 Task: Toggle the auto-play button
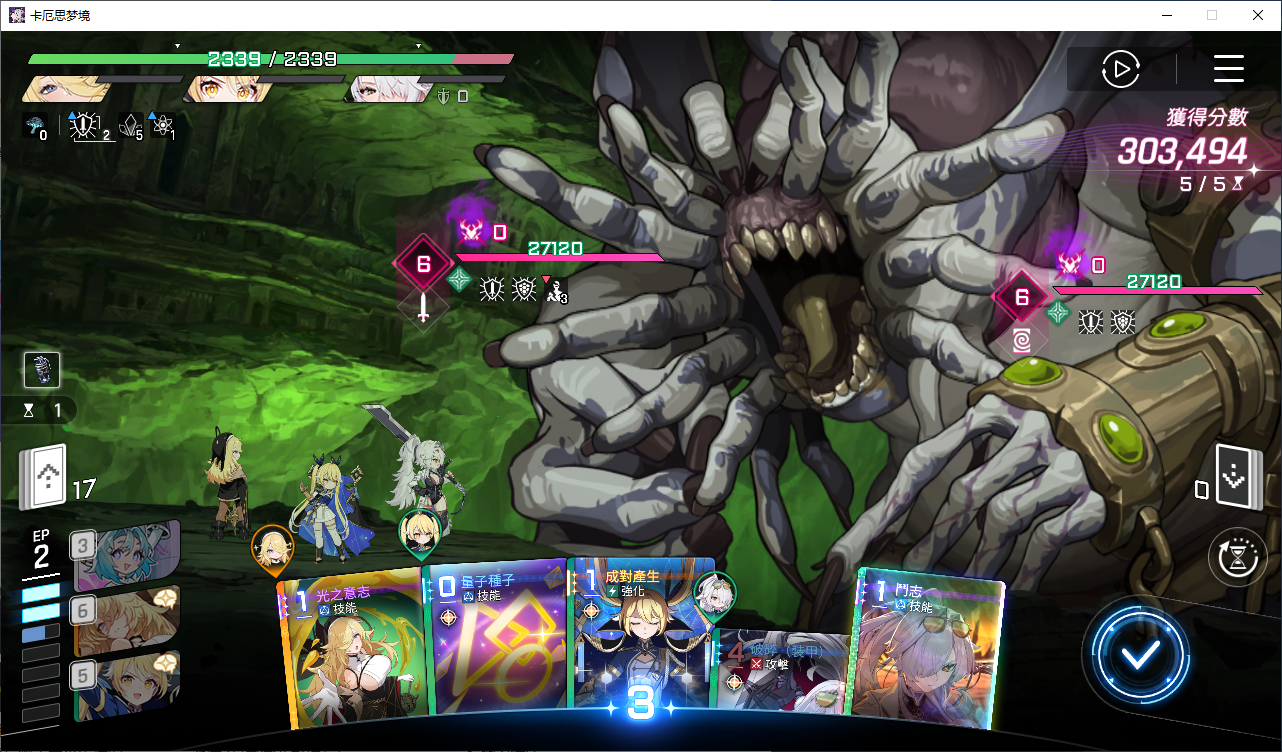(1121, 69)
